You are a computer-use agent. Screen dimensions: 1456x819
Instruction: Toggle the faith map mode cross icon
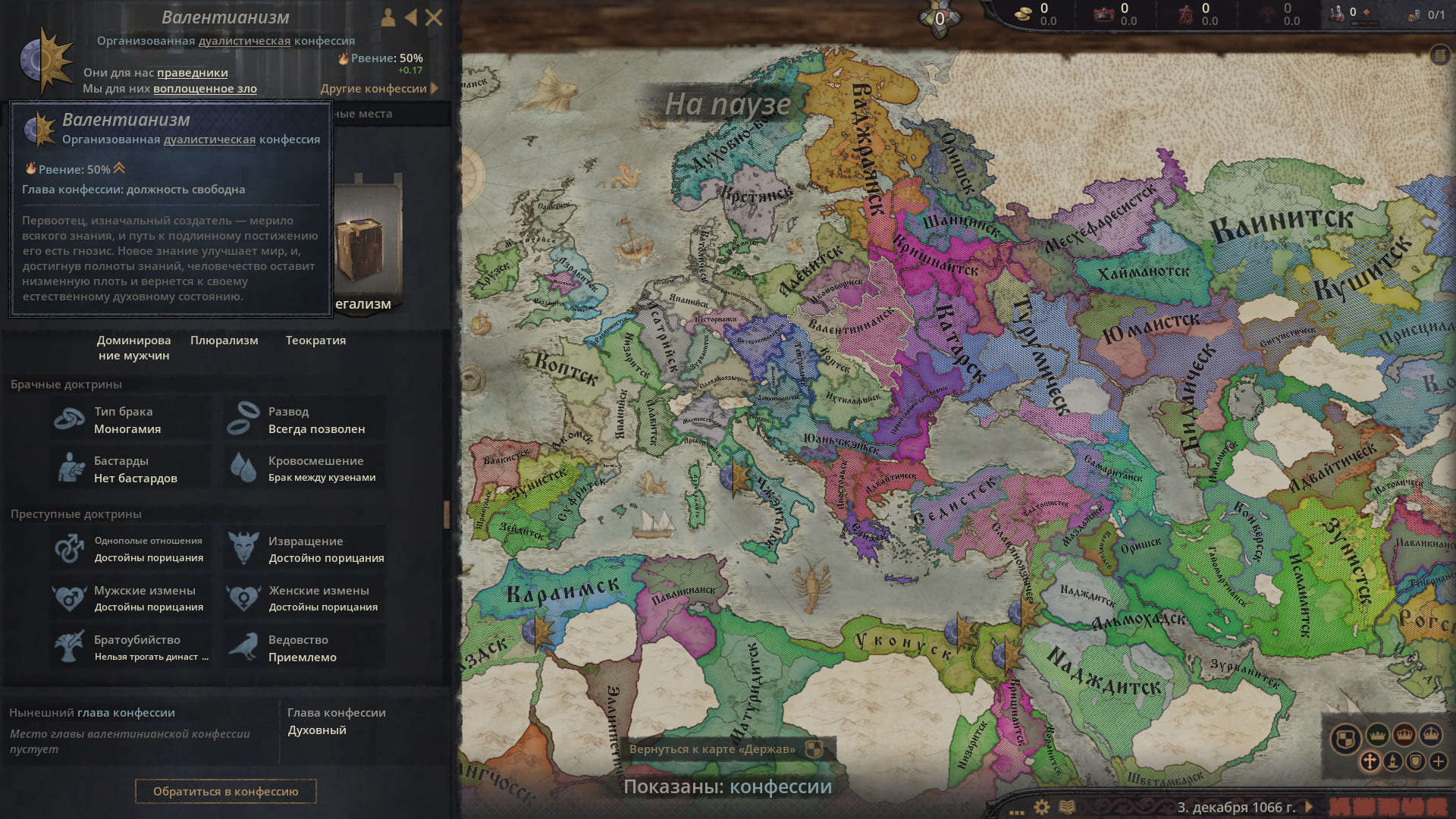(x=1370, y=761)
